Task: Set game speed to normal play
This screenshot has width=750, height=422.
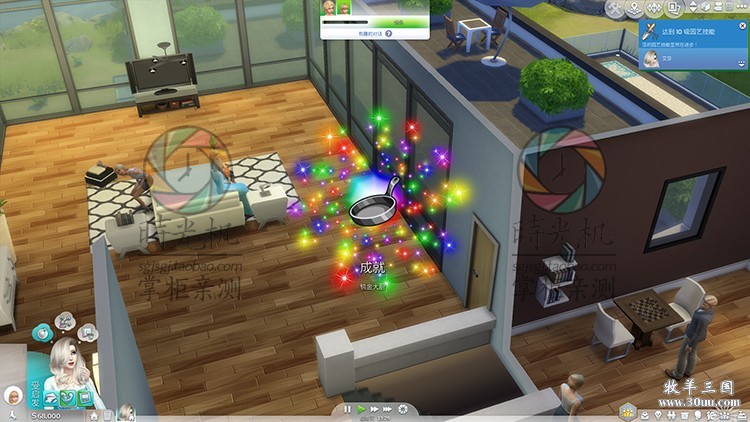Action: coord(360,409)
